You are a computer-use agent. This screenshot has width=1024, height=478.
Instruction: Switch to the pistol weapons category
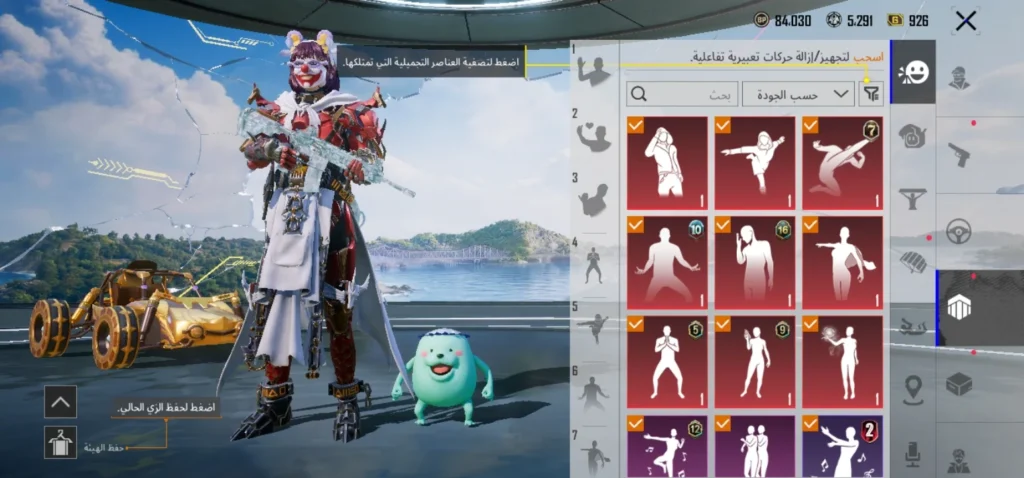click(959, 154)
